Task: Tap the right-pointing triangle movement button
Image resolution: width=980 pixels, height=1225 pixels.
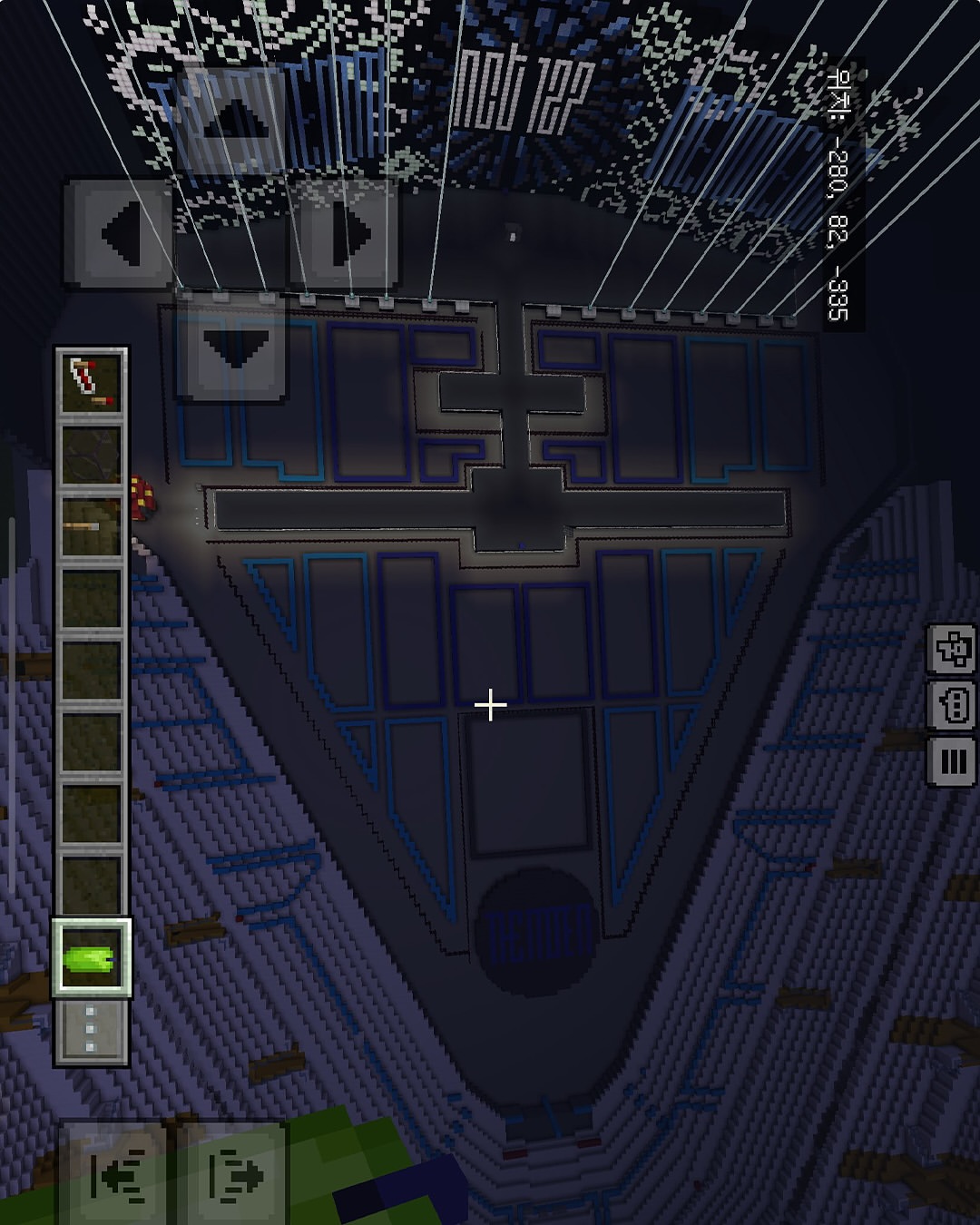Action: tap(346, 234)
